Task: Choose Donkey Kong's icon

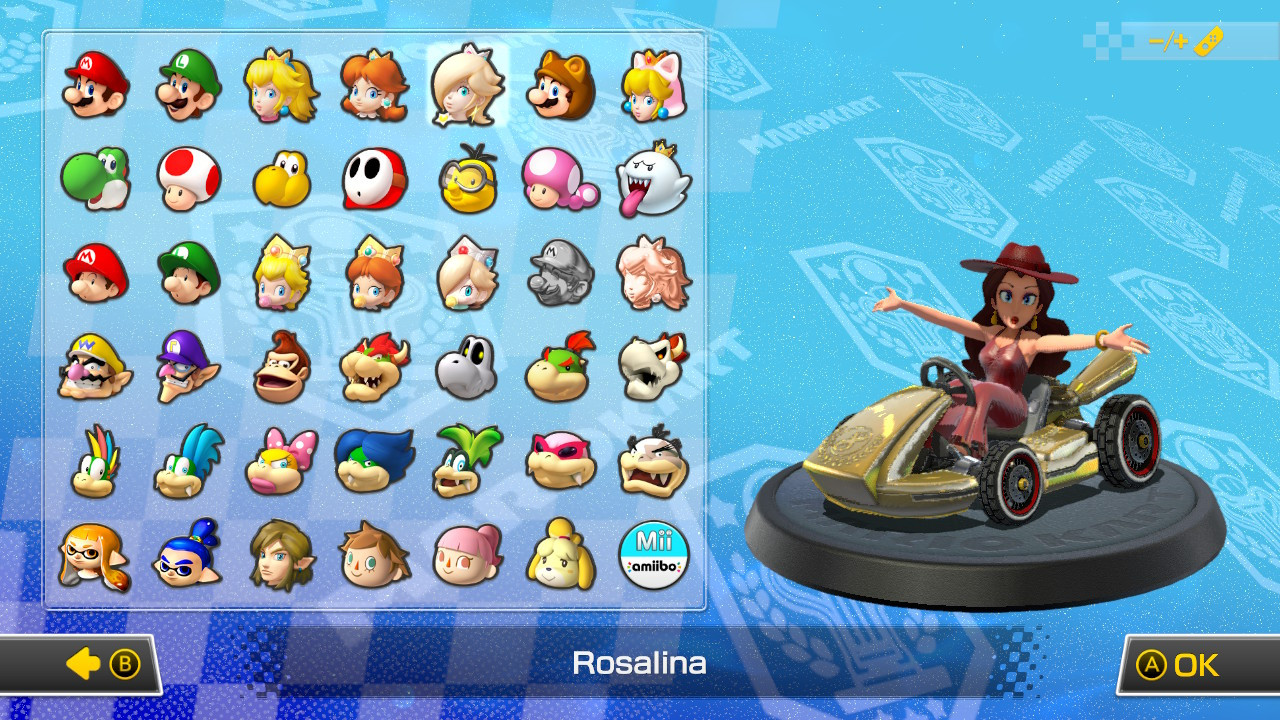Action: tap(281, 367)
